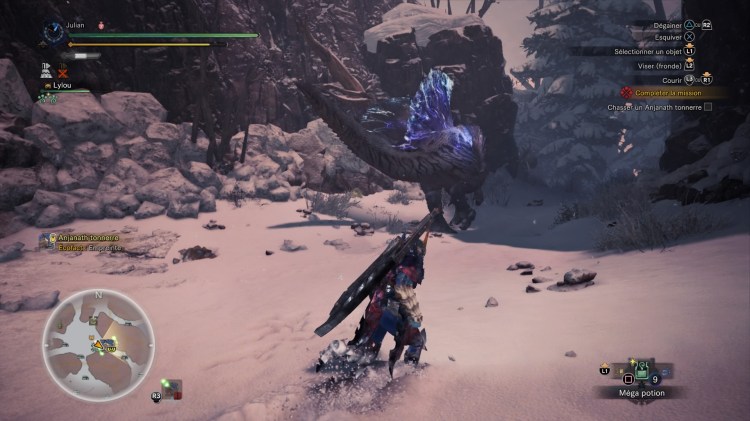Tick the Anjanath tonnerre objective checkbox

(708, 107)
